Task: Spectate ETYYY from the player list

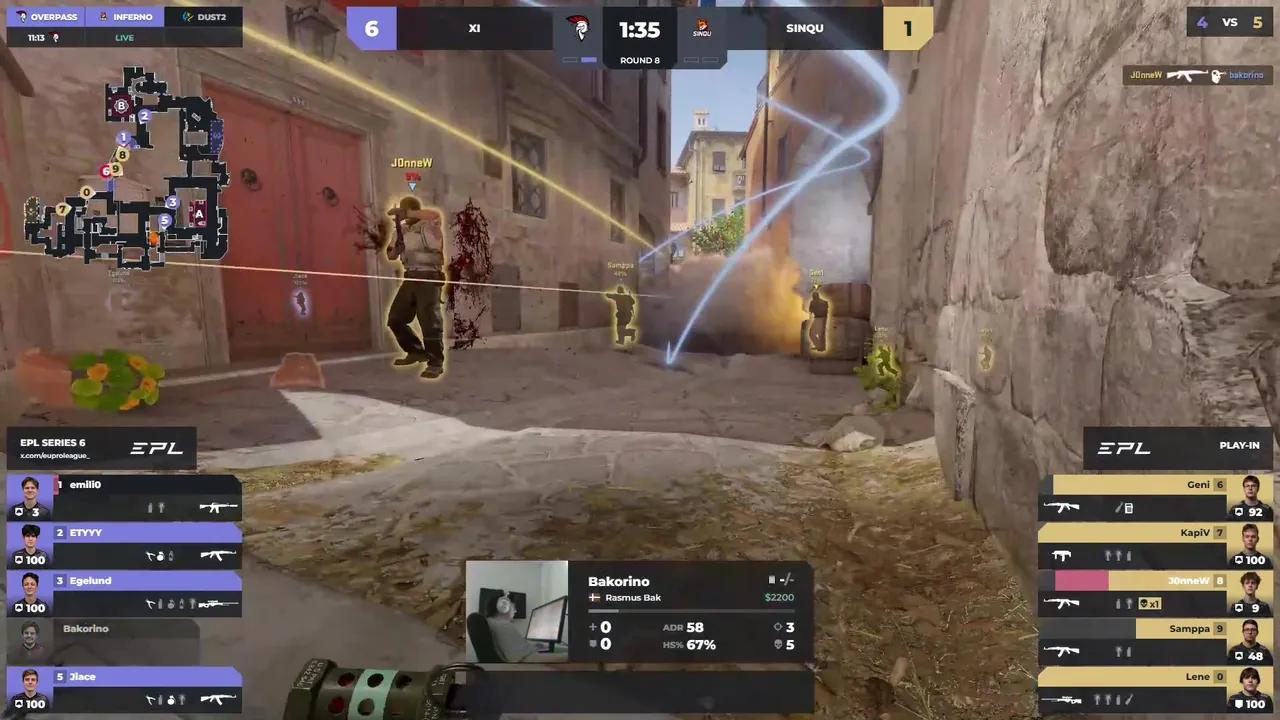Action: pos(124,545)
